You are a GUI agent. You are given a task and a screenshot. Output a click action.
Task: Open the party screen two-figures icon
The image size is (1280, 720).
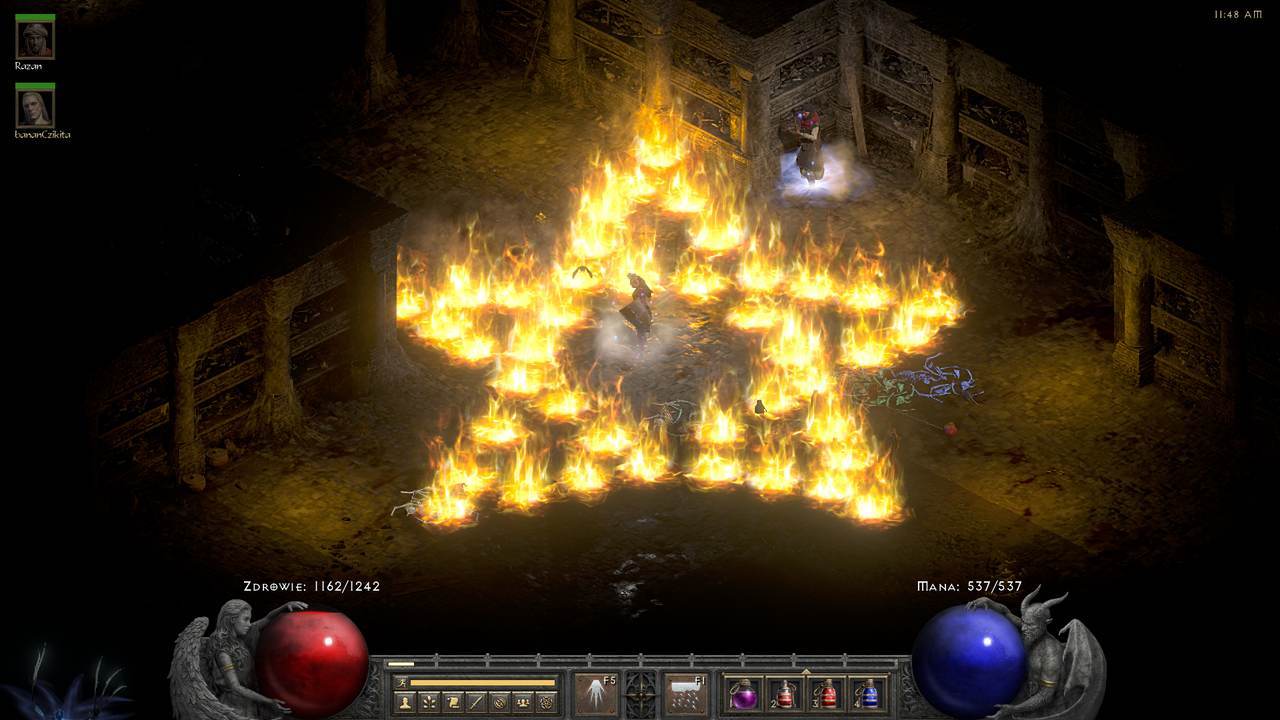click(x=522, y=702)
